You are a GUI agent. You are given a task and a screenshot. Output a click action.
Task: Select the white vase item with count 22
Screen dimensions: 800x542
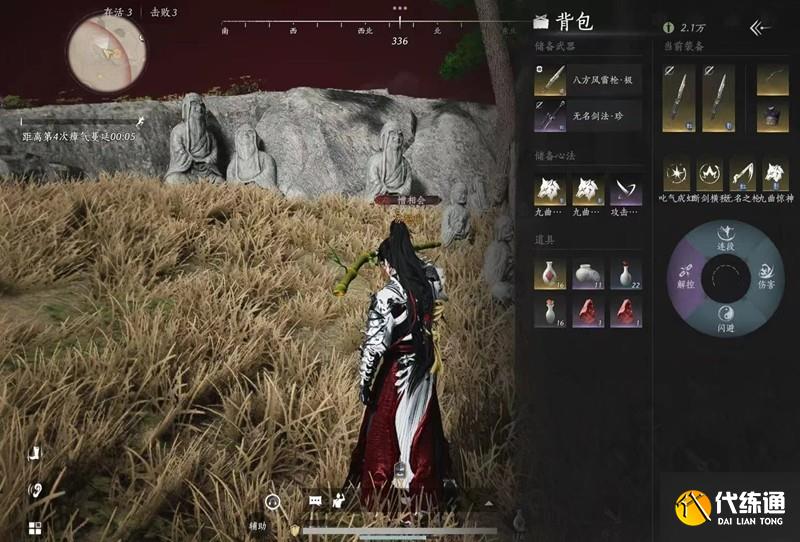click(626, 273)
